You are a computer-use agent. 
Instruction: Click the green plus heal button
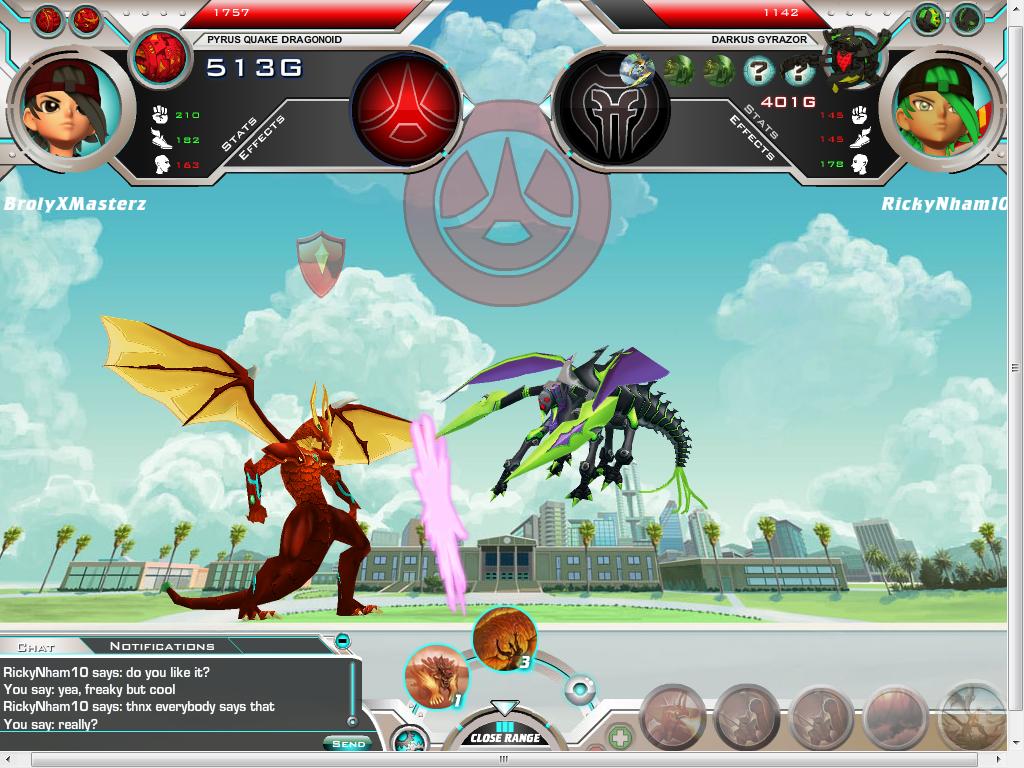point(620,740)
